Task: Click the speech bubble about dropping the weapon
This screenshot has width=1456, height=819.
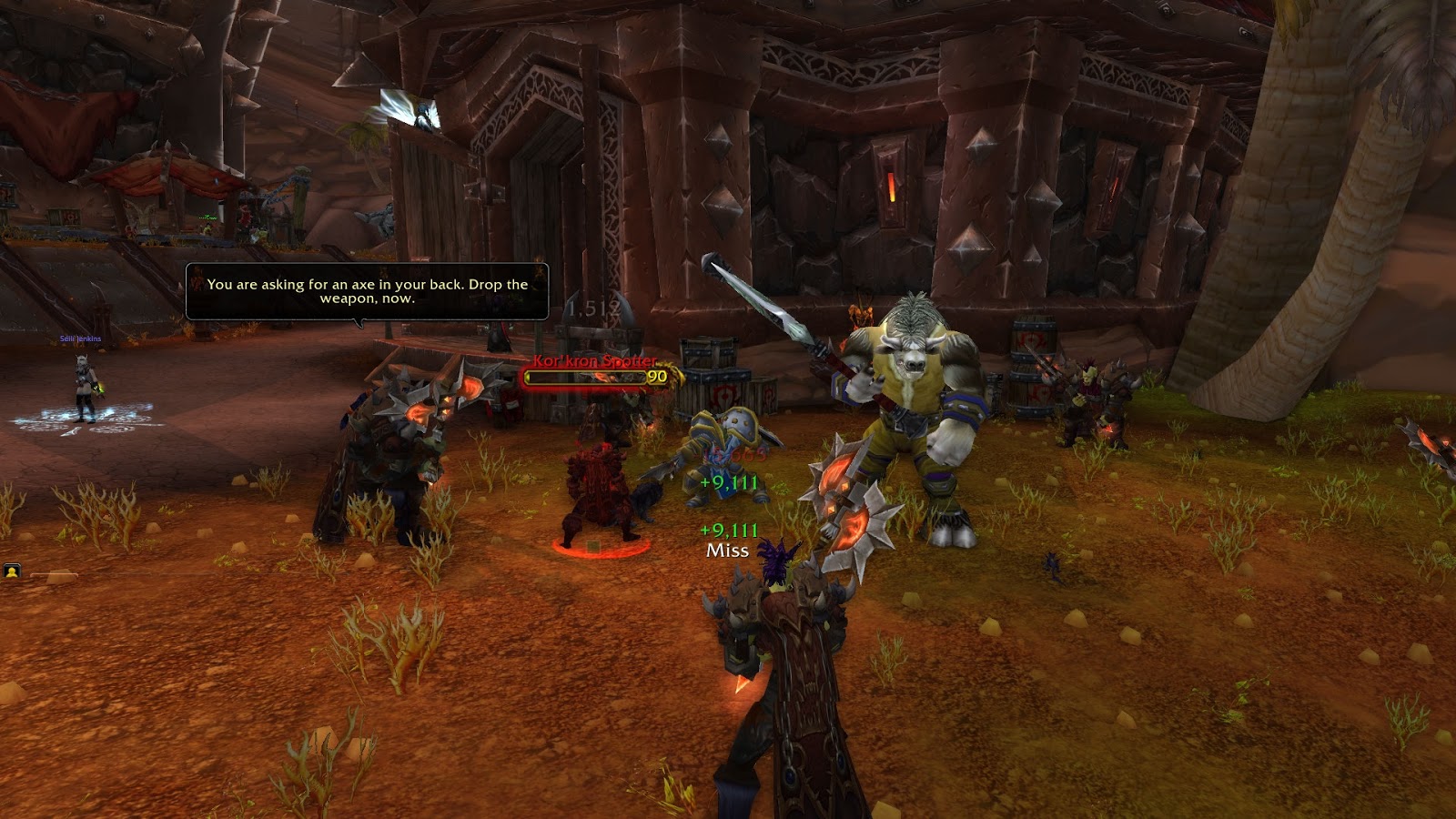Action: tap(364, 291)
